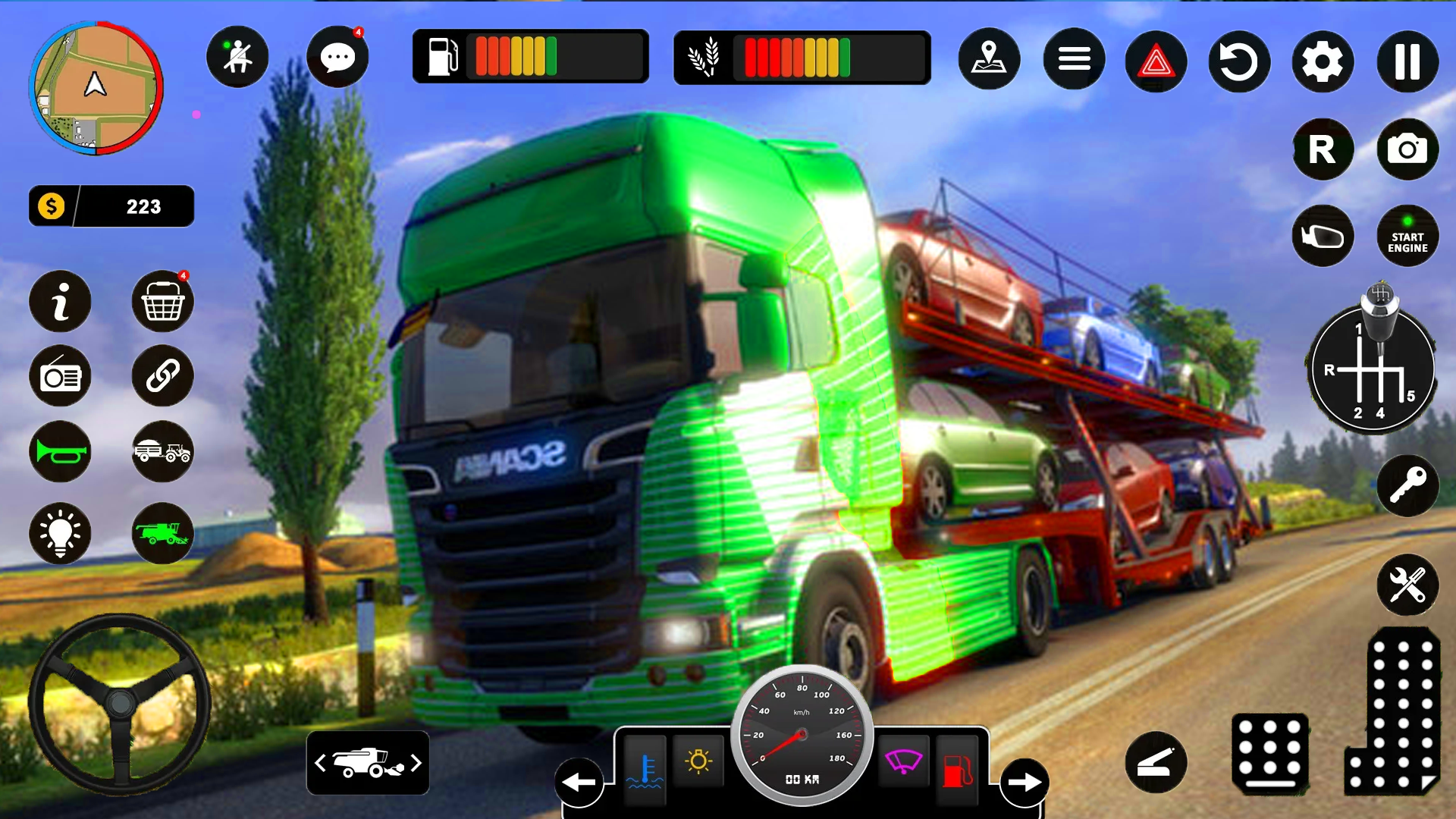Tap the R reverse button

1323,149
